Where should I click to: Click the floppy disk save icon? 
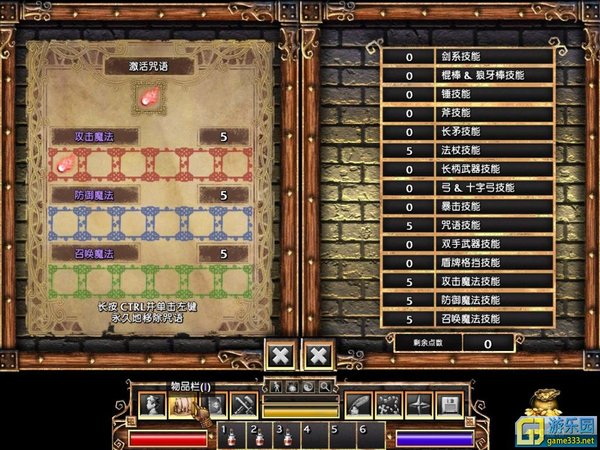[449, 405]
